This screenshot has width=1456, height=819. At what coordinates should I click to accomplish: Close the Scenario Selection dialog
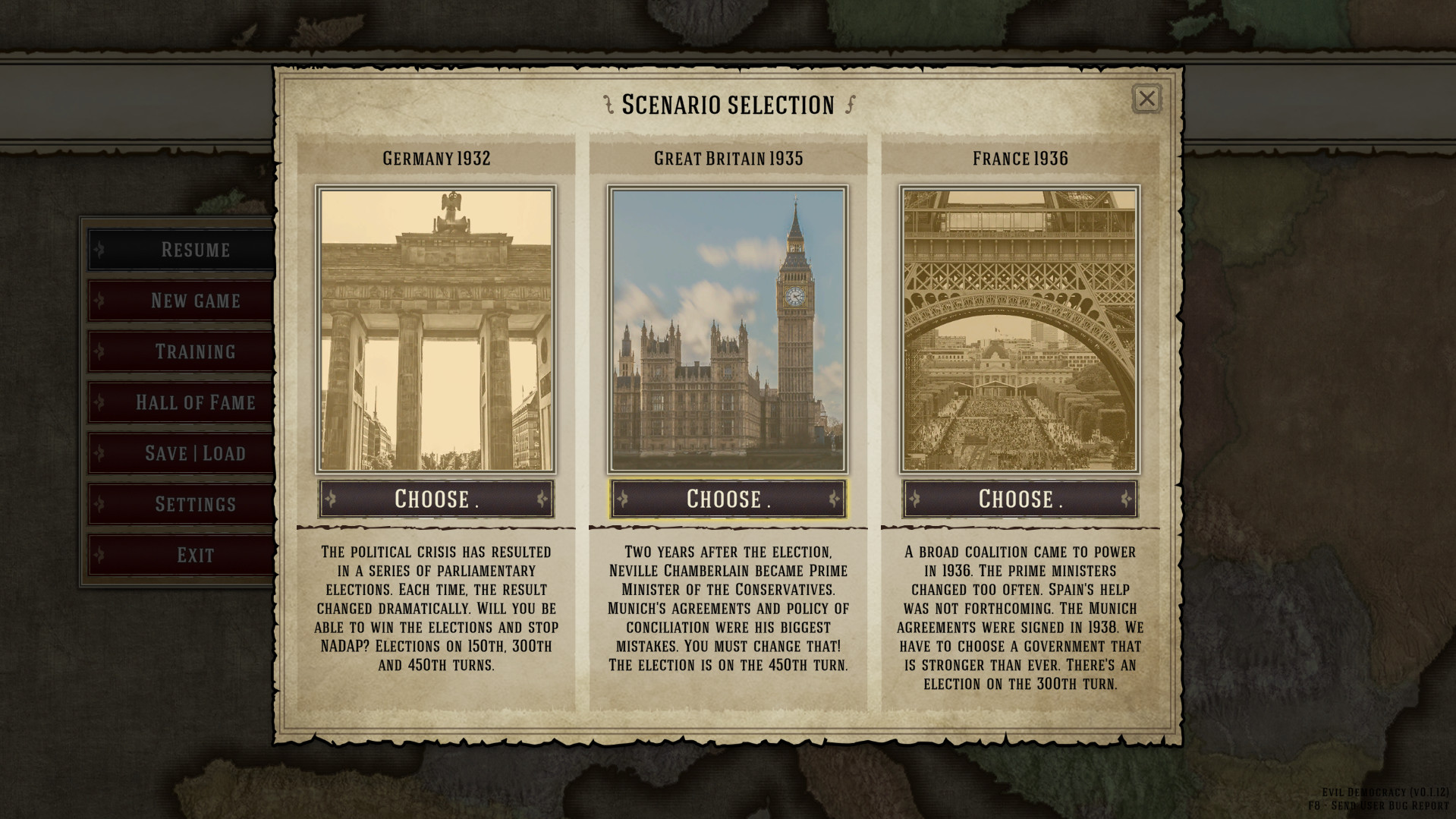point(1146,99)
